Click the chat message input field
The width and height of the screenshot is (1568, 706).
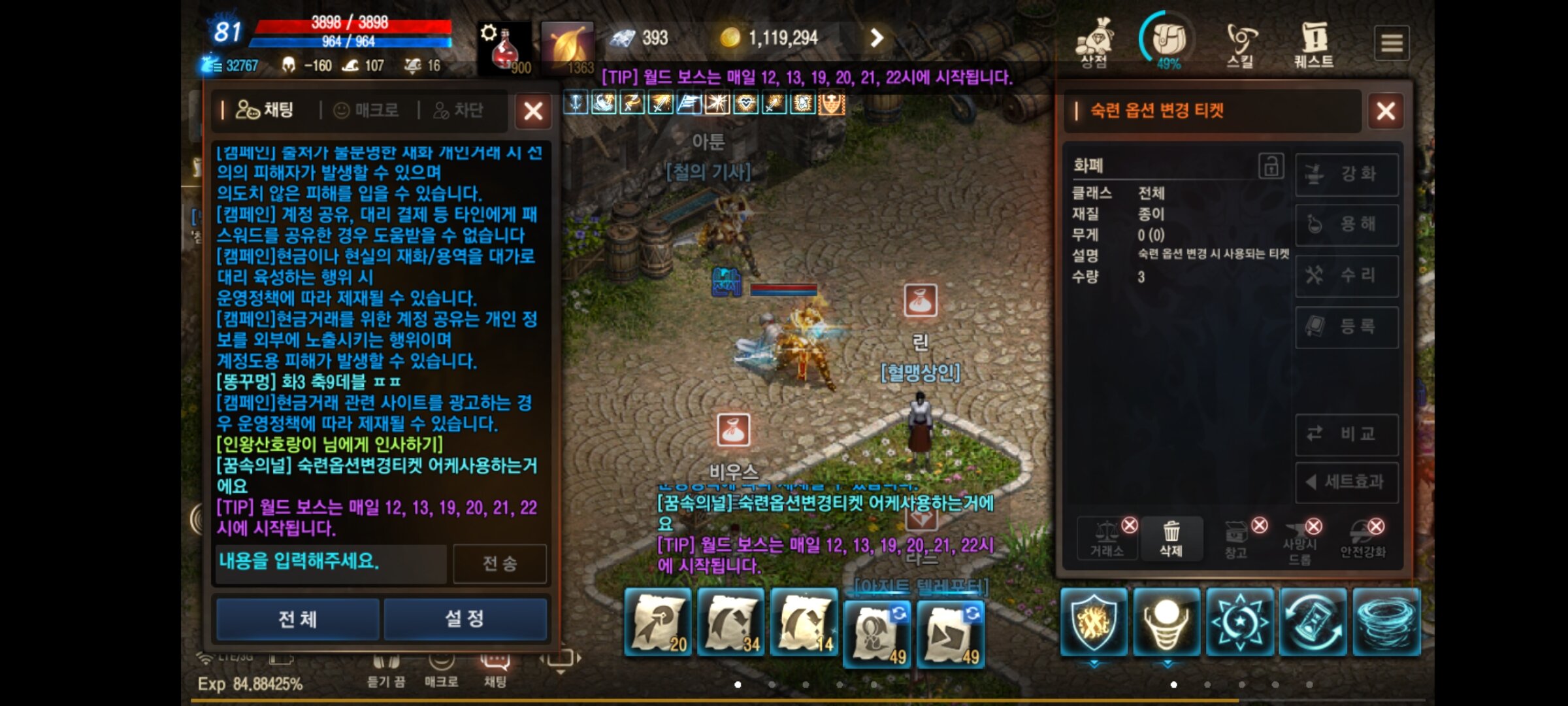click(x=331, y=562)
